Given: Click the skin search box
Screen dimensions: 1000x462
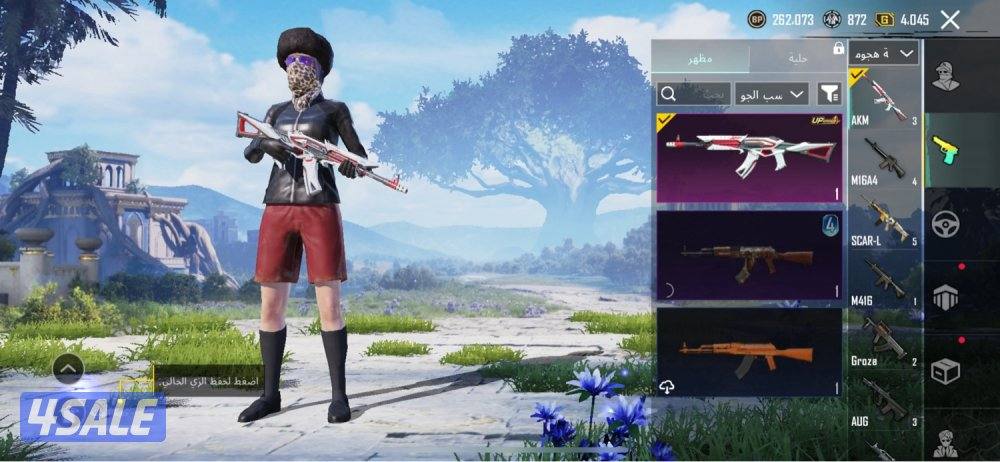Looking at the screenshot, I should coord(692,94).
